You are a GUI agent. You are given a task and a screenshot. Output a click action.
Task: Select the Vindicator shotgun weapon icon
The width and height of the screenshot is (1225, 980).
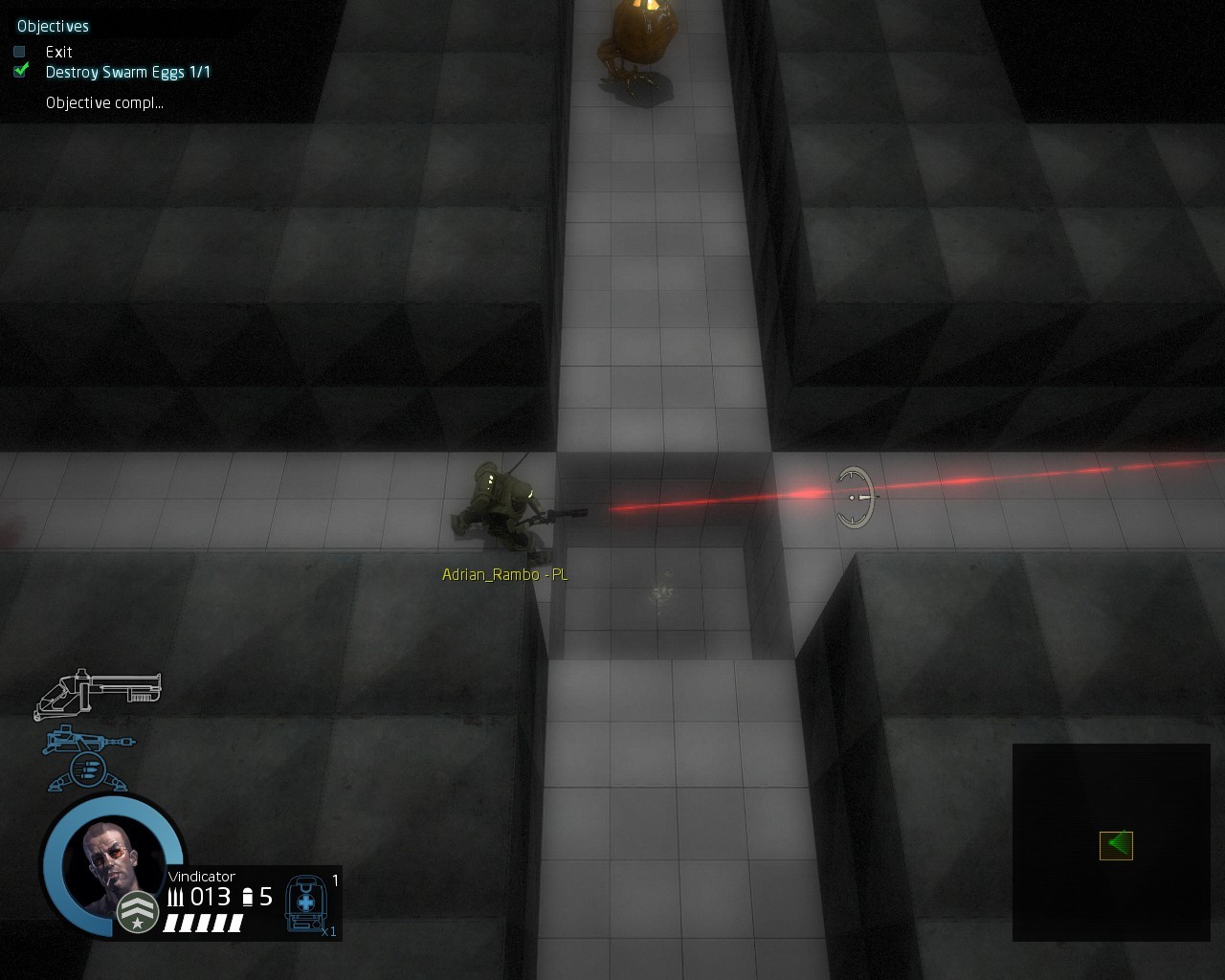point(100,691)
